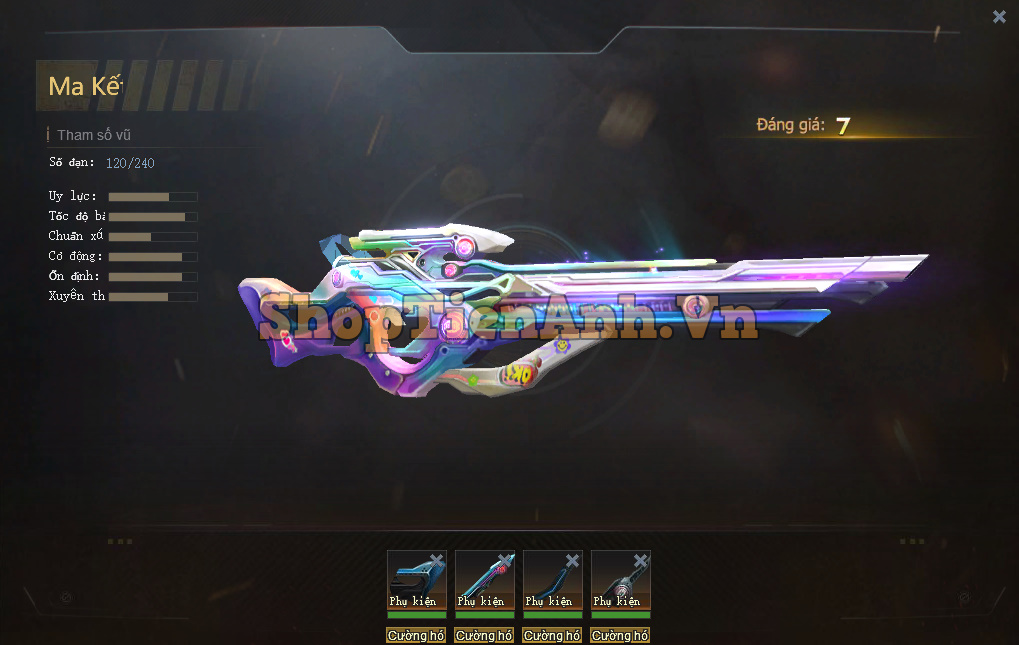Remove the pink and blue barrel accessory with its X

[505, 561]
